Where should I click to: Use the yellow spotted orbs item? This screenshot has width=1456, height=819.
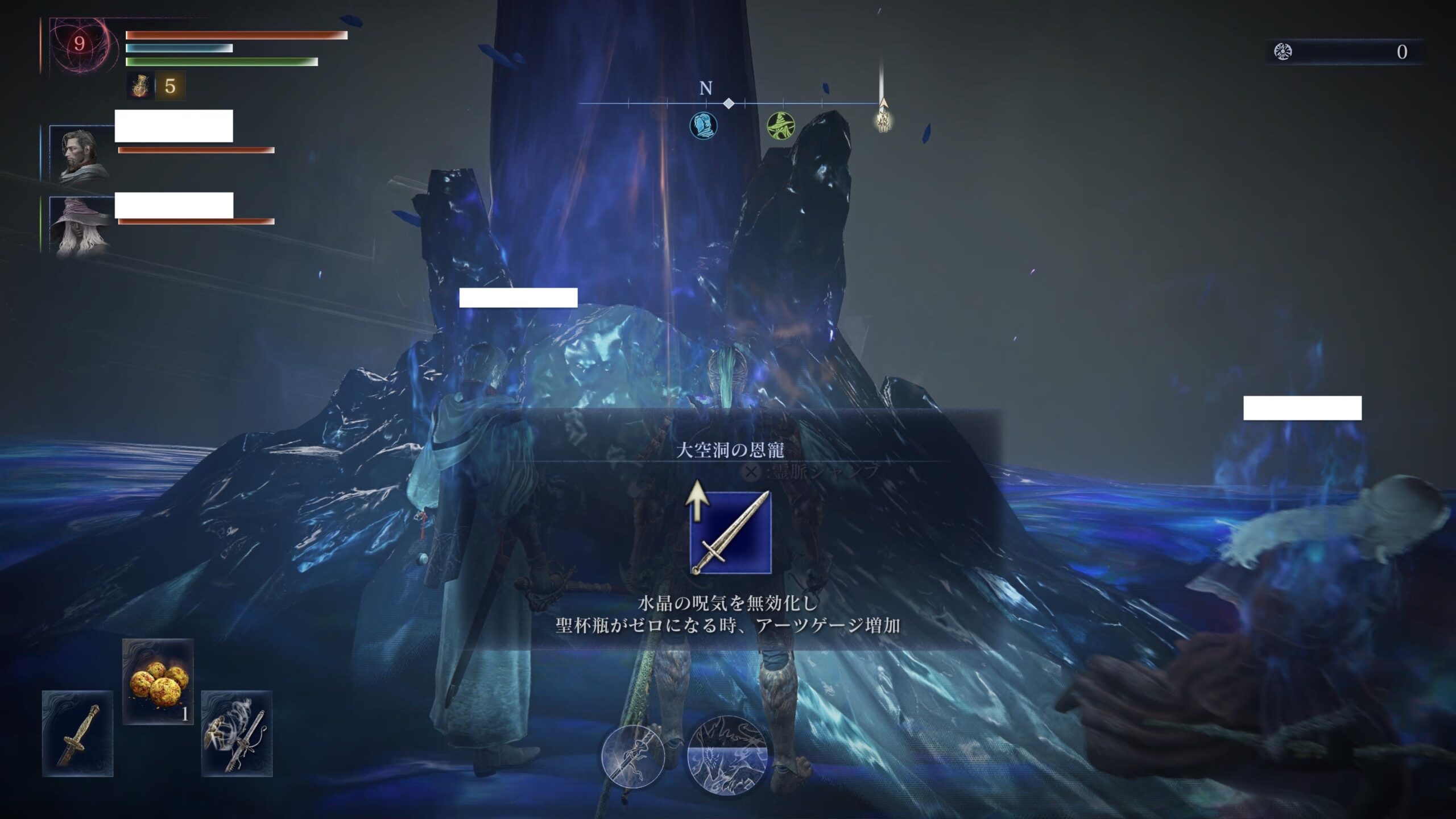158,681
